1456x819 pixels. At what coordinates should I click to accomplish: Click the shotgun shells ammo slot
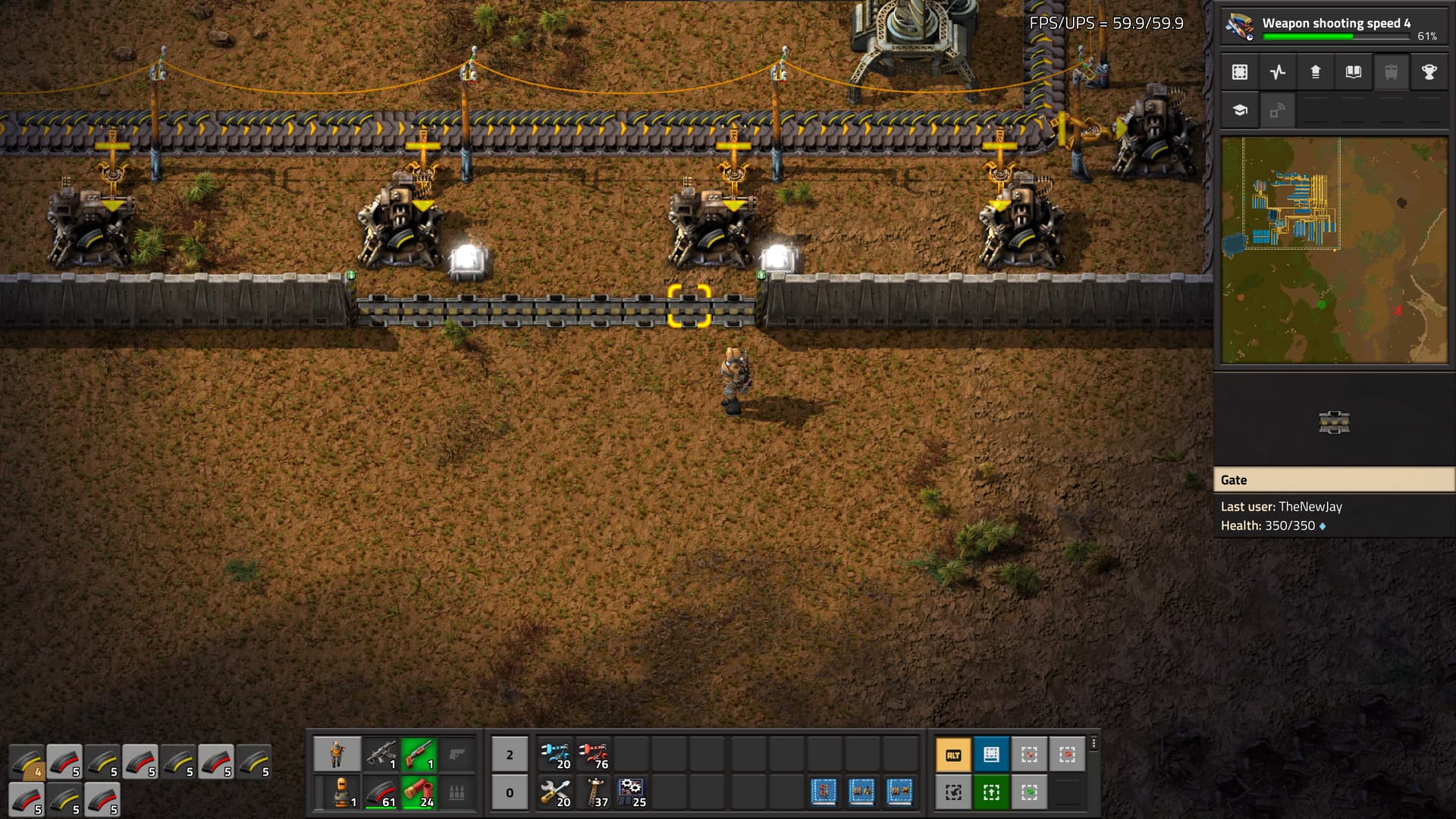(x=419, y=792)
